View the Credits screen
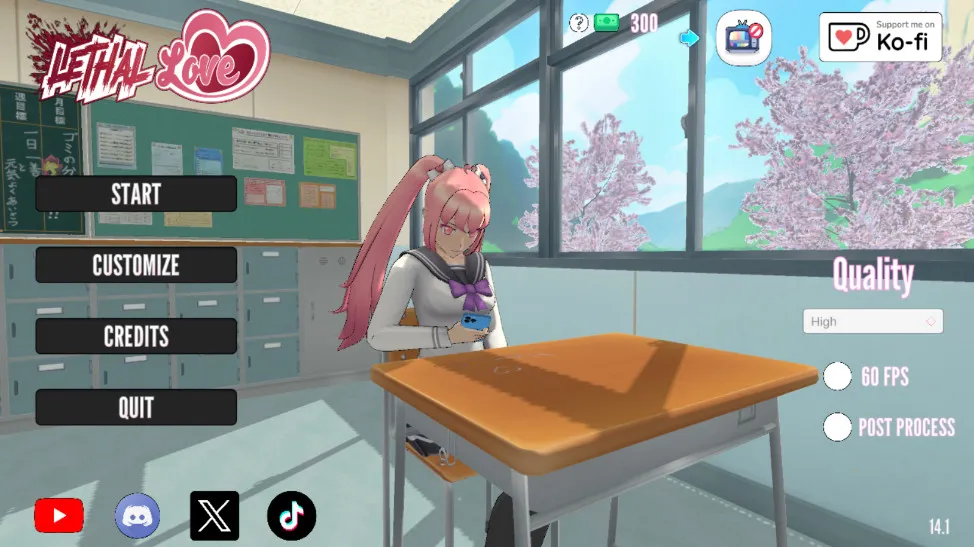The image size is (974, 547). click(136, 336)
